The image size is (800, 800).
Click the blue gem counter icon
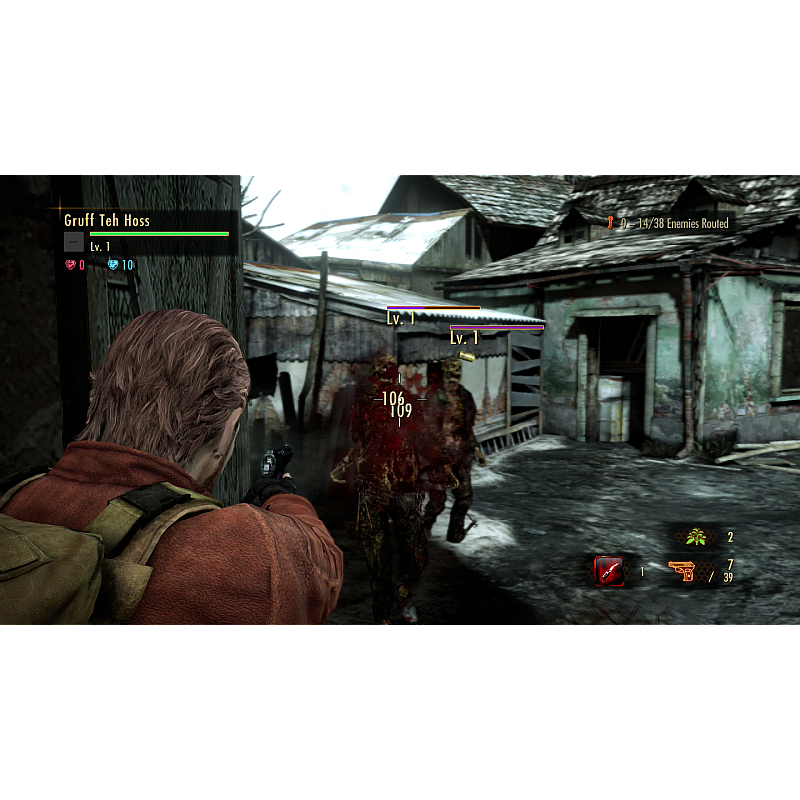point(113,265)
